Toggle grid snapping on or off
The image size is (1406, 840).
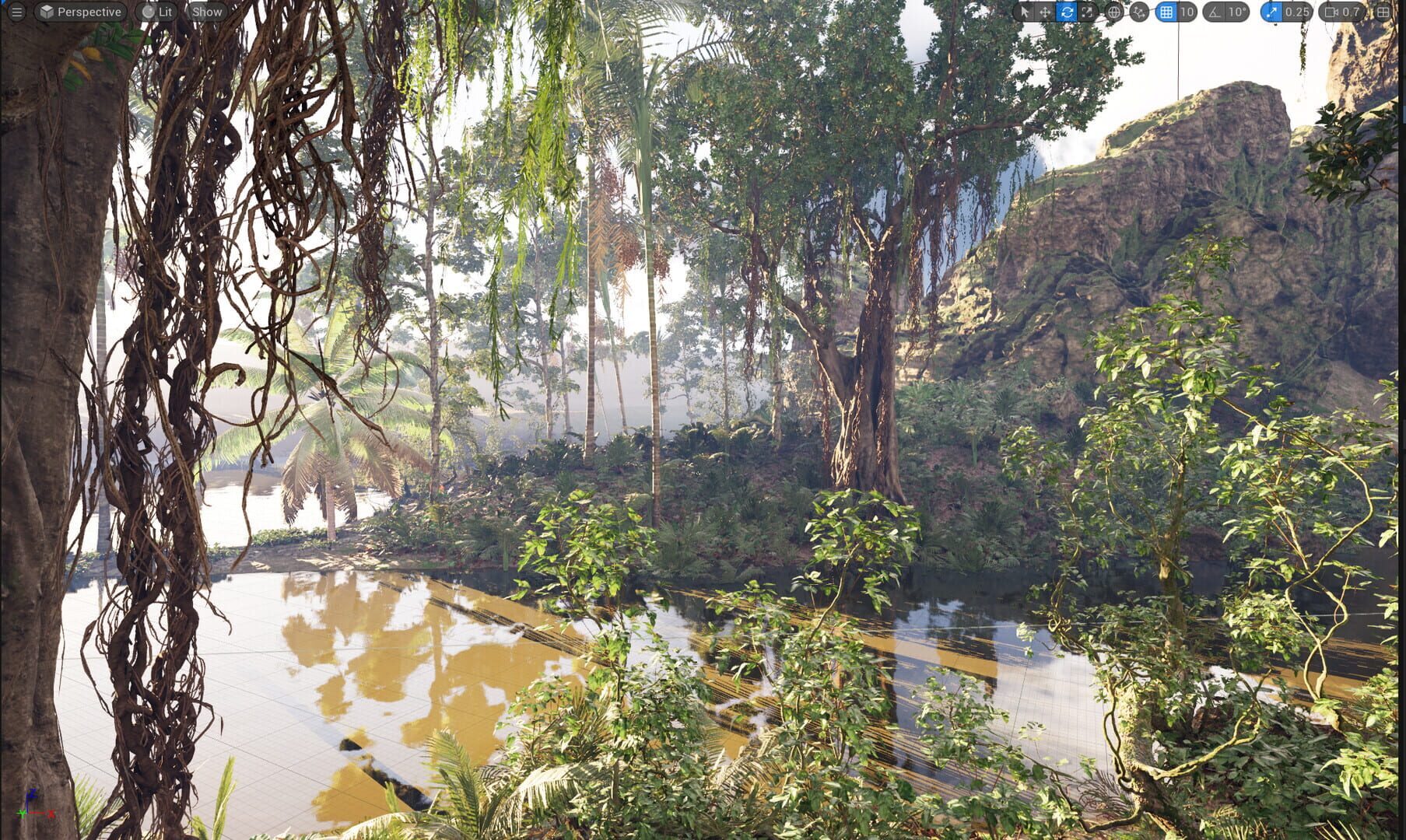(1166, 12)
